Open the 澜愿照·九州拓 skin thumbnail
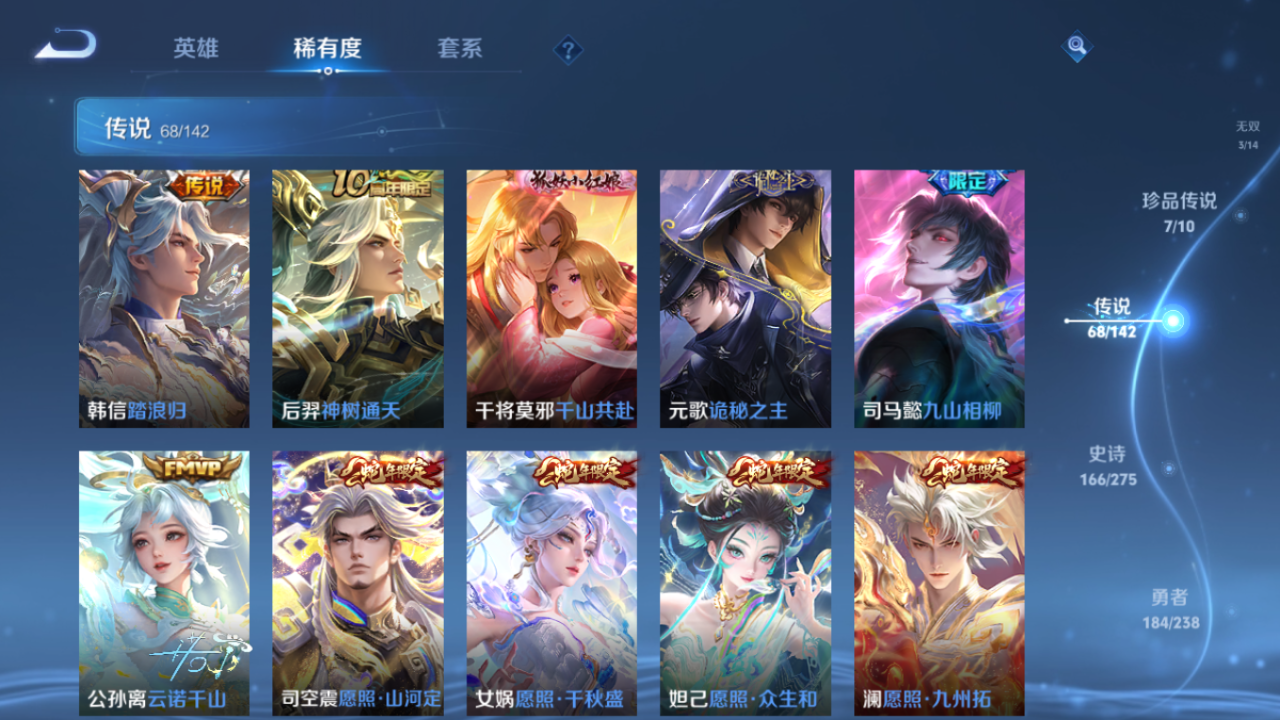 [x=937, y=585]
